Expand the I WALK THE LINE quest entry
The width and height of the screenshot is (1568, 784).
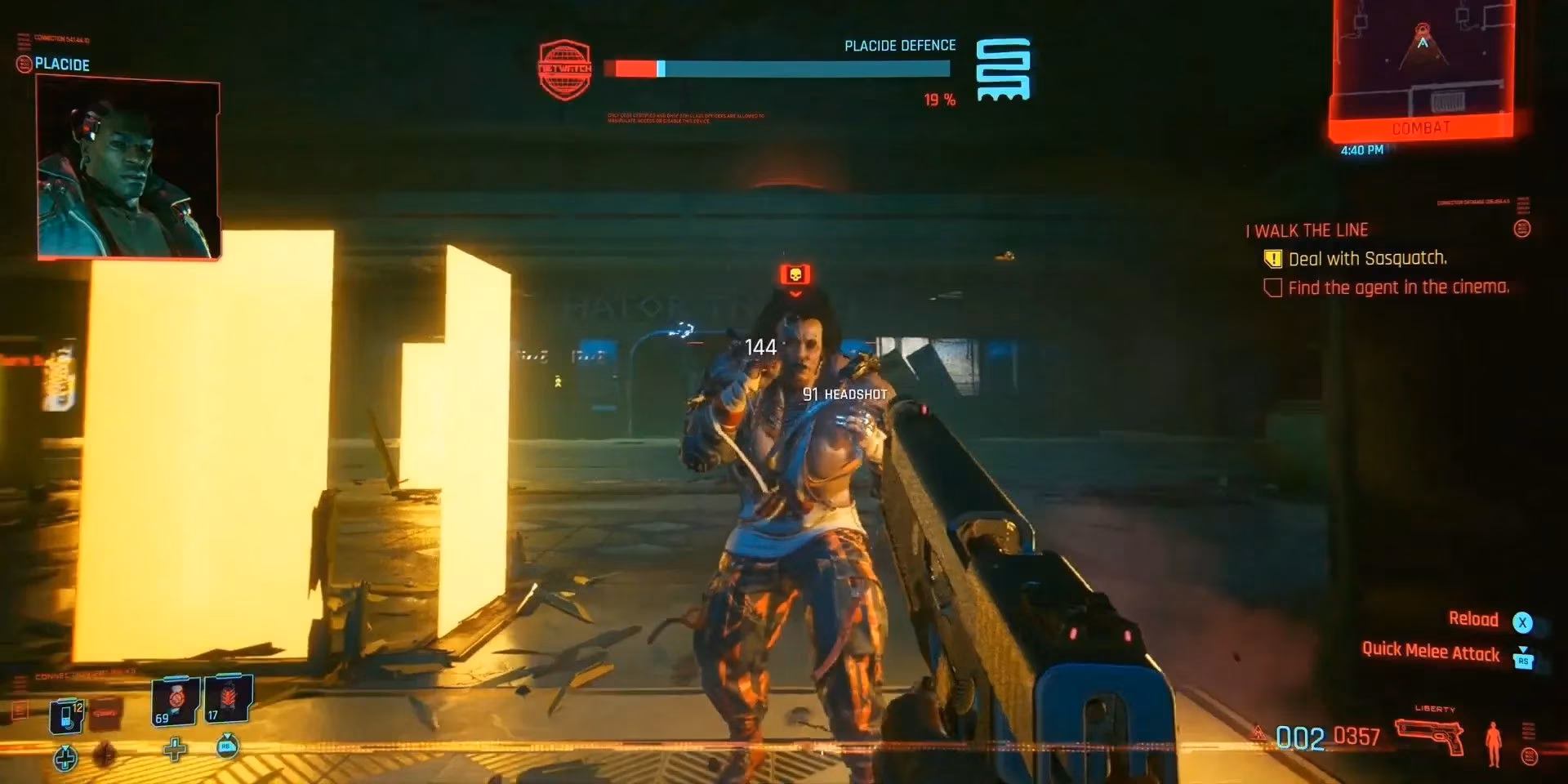(1305, 229)
